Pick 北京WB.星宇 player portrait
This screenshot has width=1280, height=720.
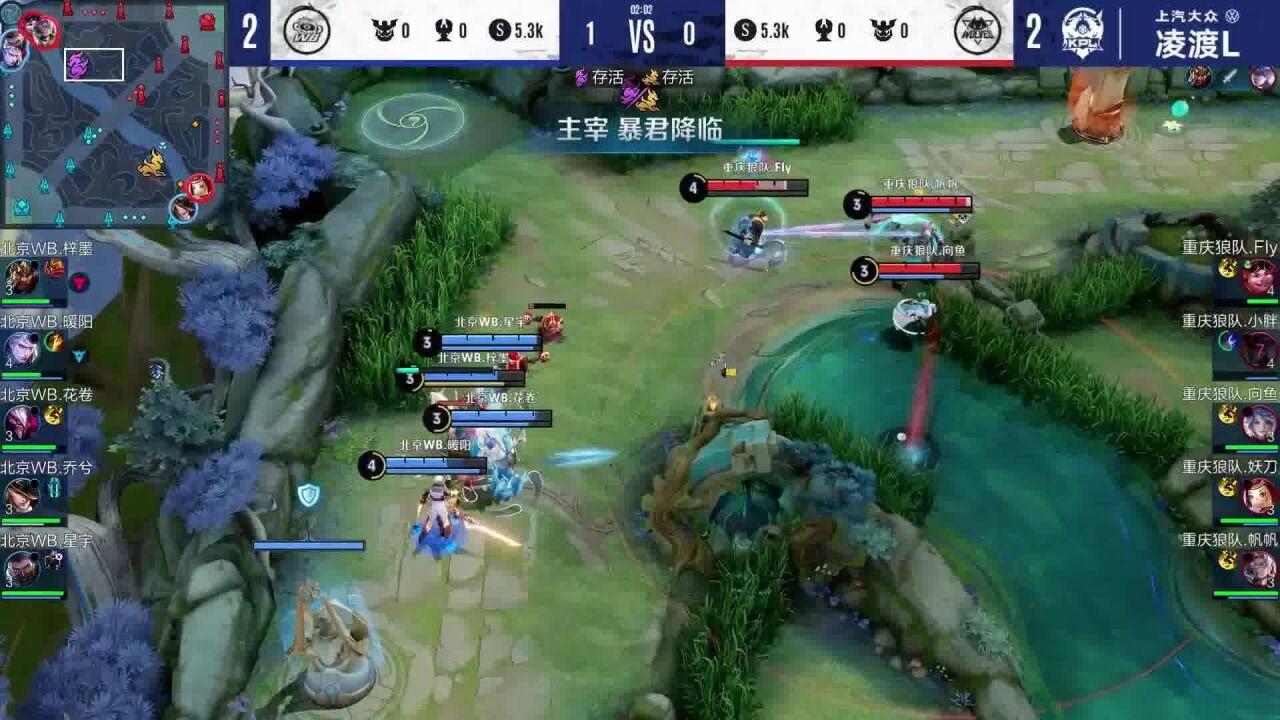[x=22, y=568]
